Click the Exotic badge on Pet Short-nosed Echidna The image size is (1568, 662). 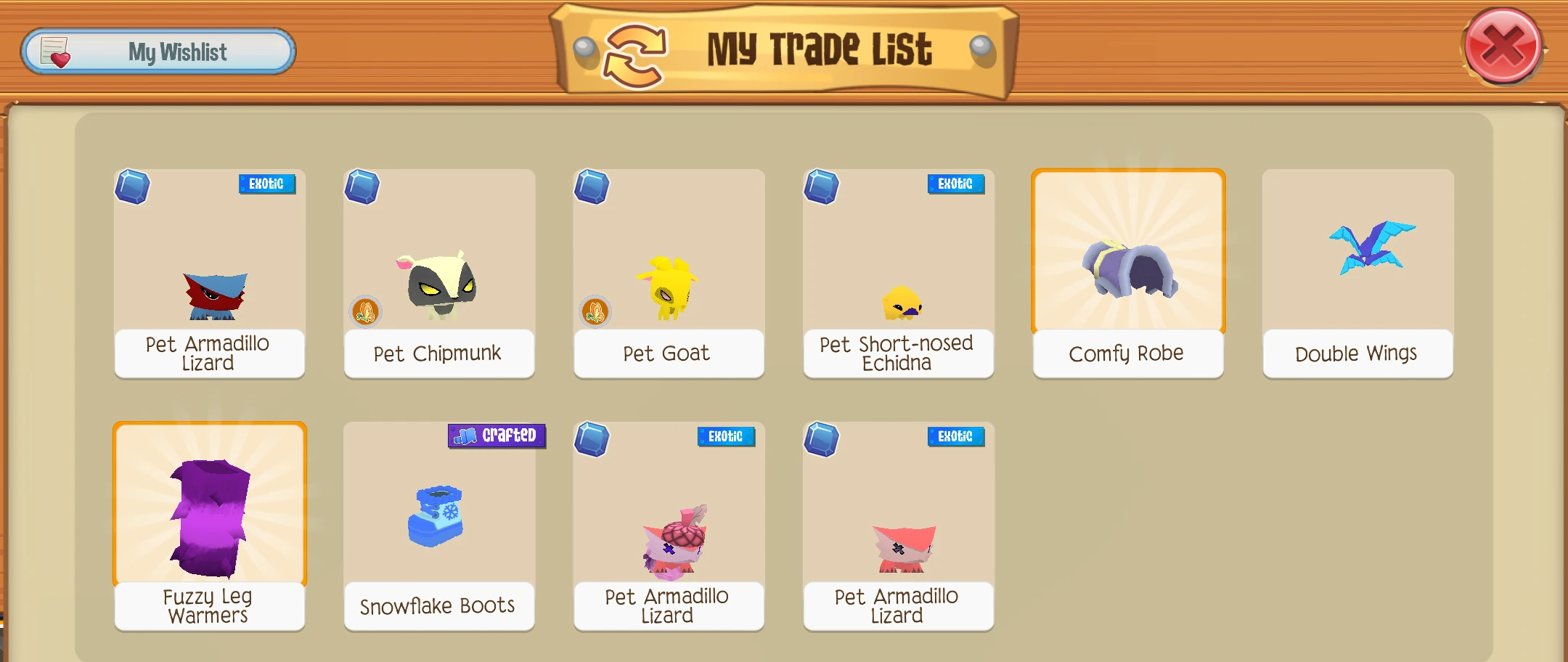tap(955, 184)
